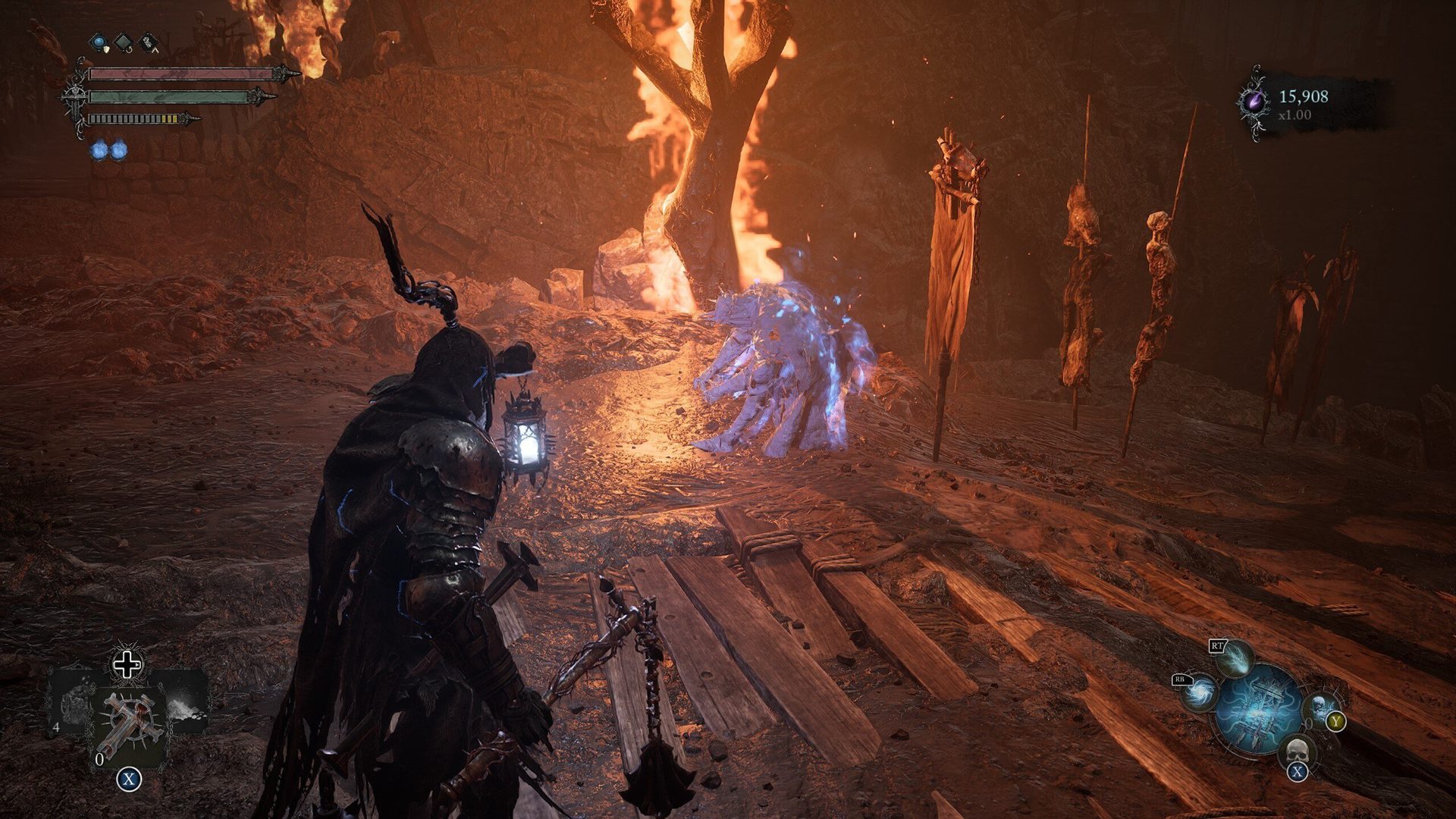Click the Y button indicator on the spell wheel

pos(1336,720)
